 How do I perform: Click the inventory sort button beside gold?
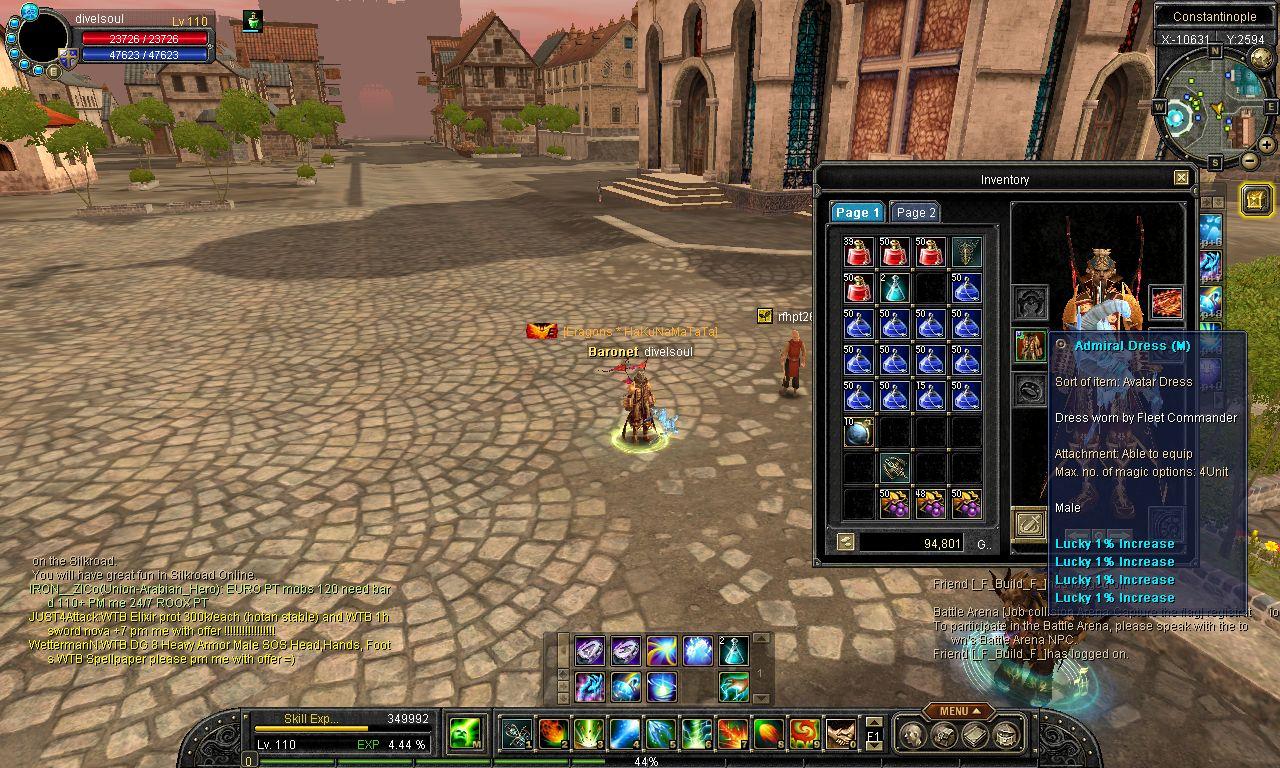coord(846,542)
